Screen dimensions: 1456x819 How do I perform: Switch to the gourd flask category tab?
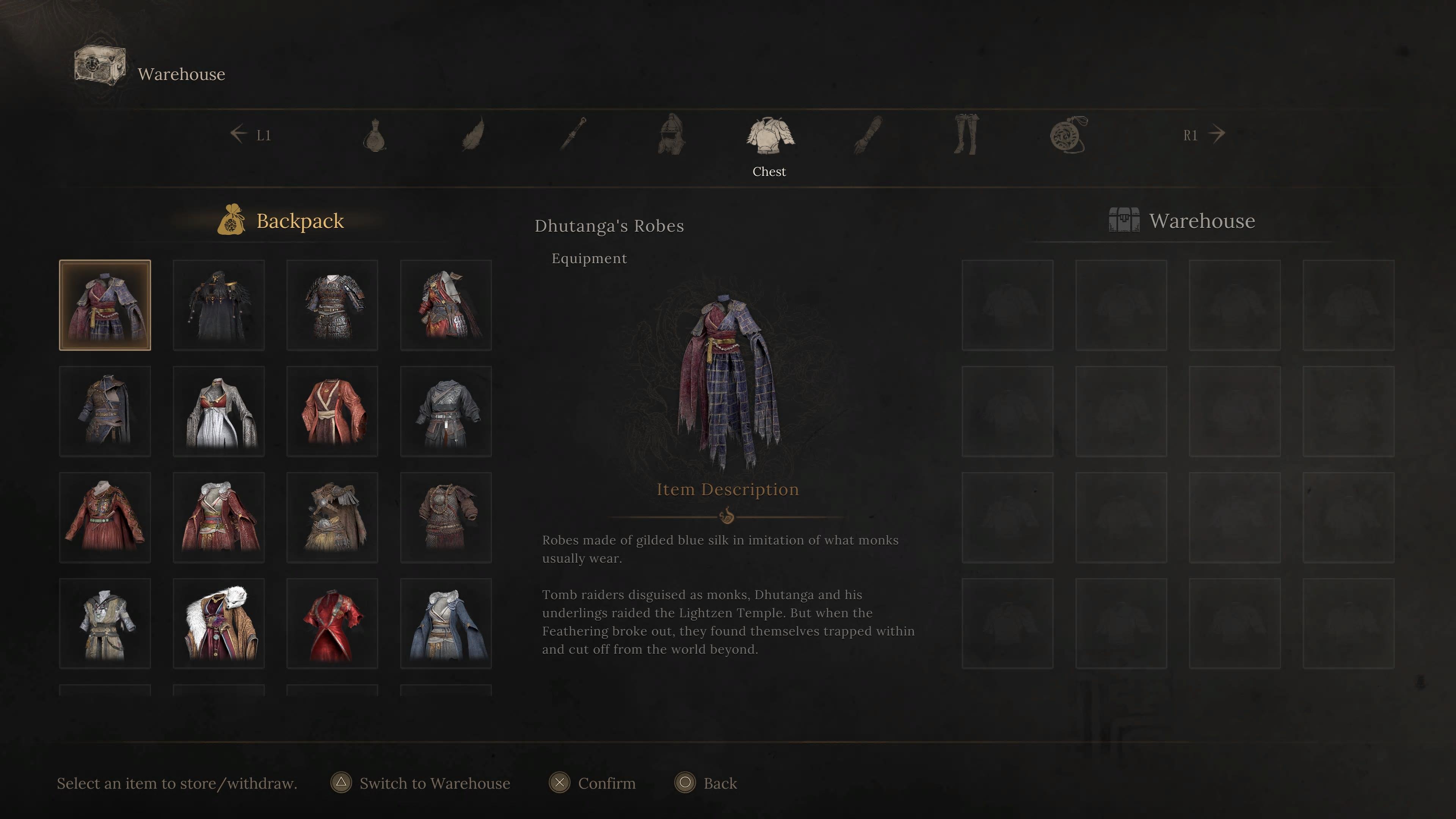(374, 135)
